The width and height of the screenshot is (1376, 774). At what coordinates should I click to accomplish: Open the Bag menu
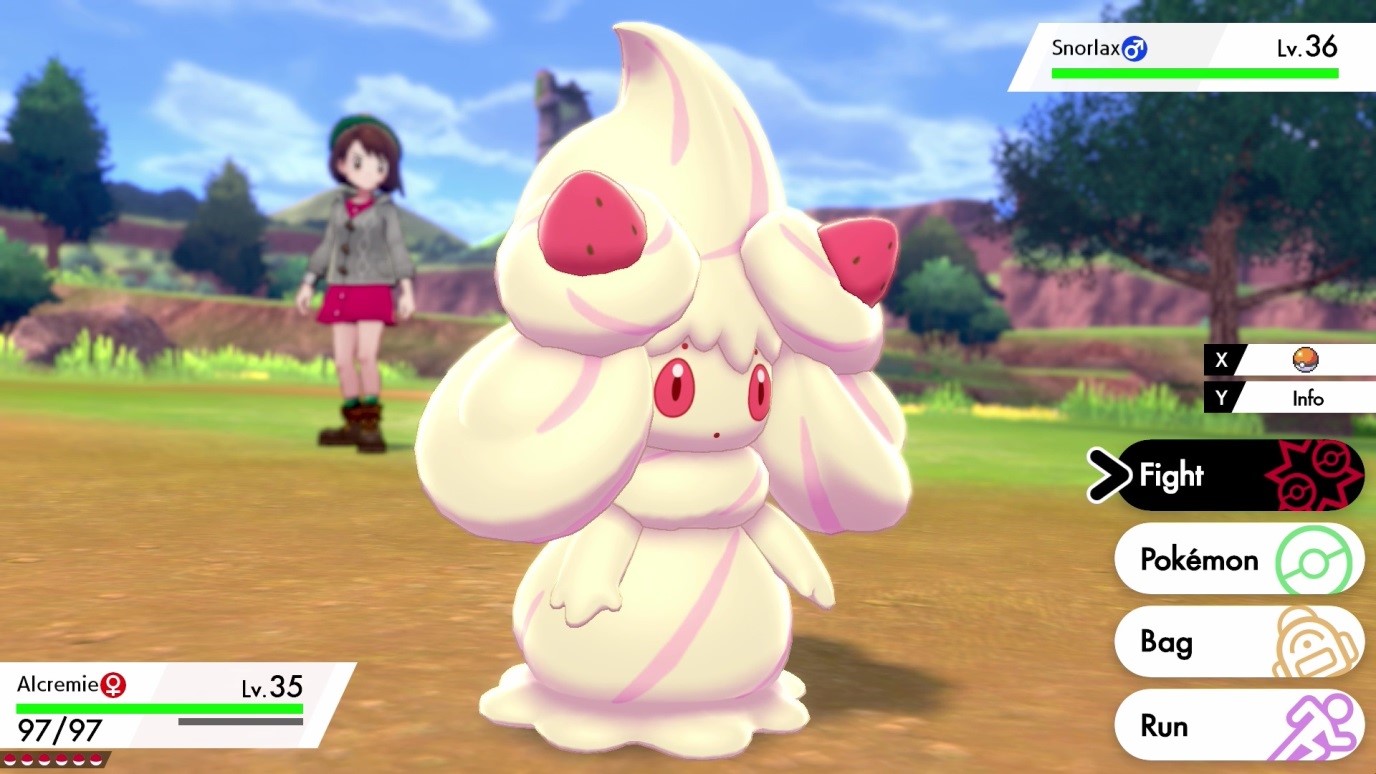1165,642
